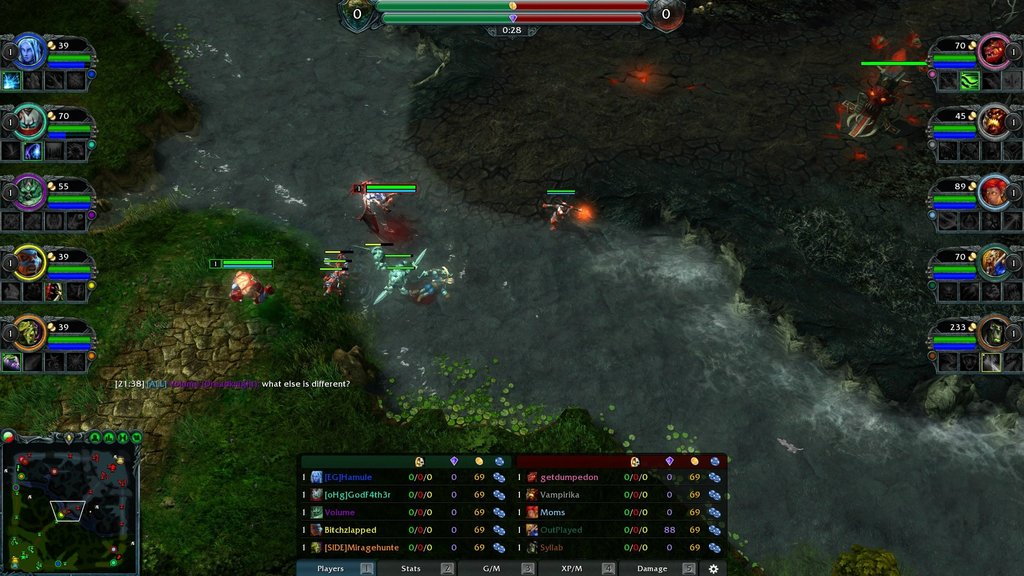Select the top red-team hero portrait
The width and height of the screenshot is (1024, 576).
pyautogui.click(x=993, y=50)
